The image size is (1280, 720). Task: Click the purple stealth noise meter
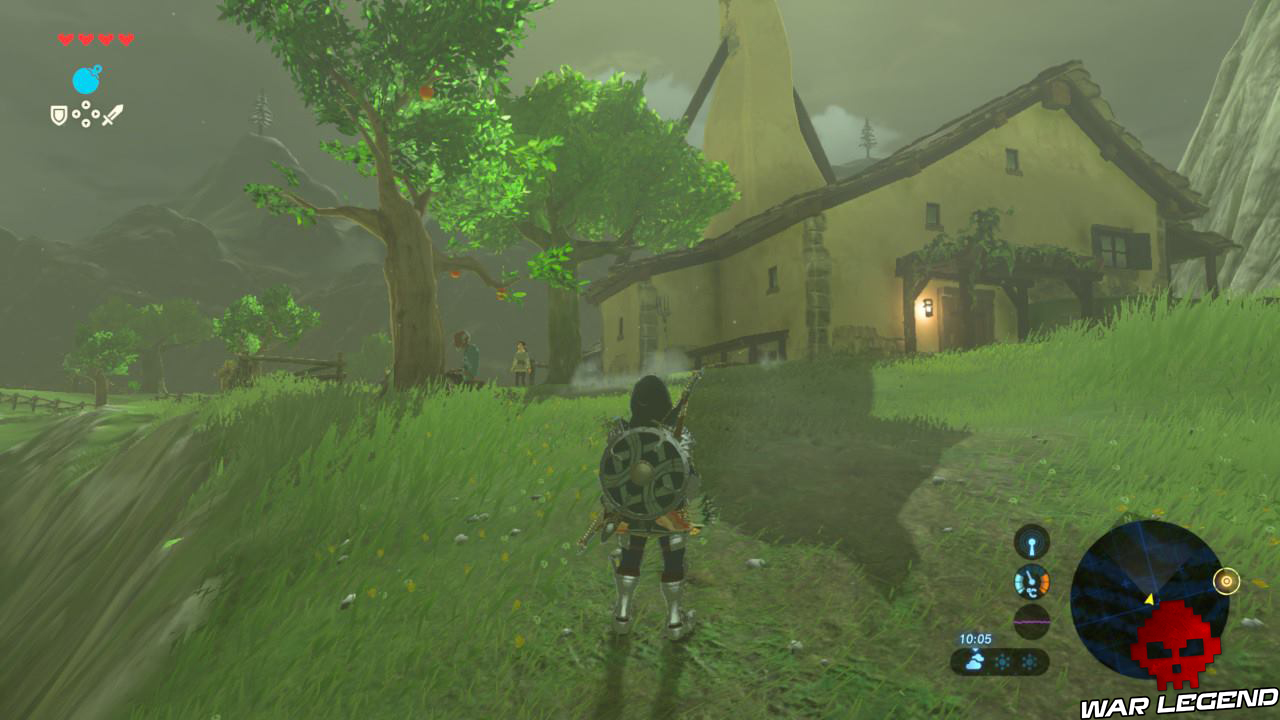pos(1032,621)
